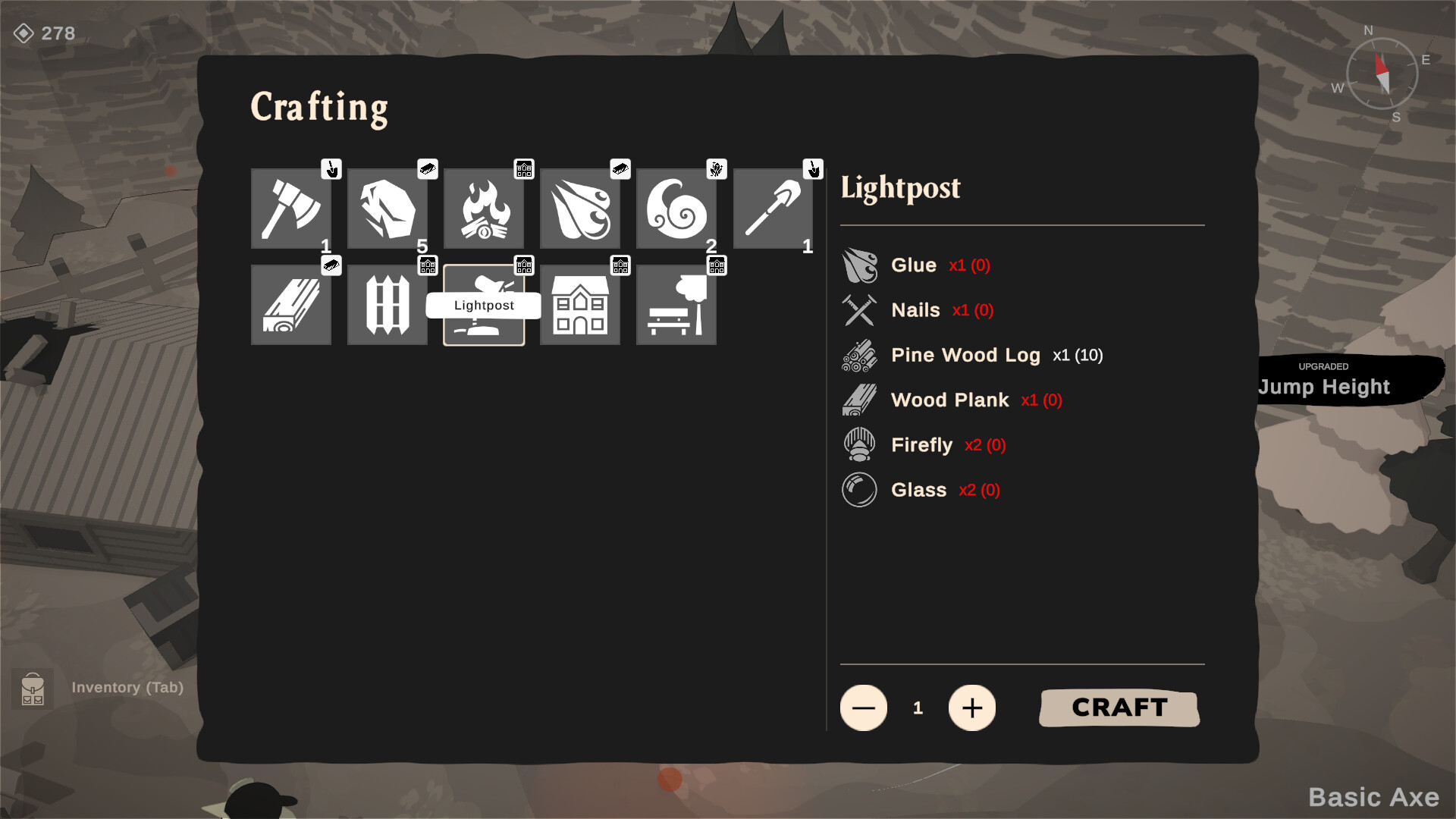Select the fence recipe icon
The width and height of the screenshot is (1456, 819).
388,305
